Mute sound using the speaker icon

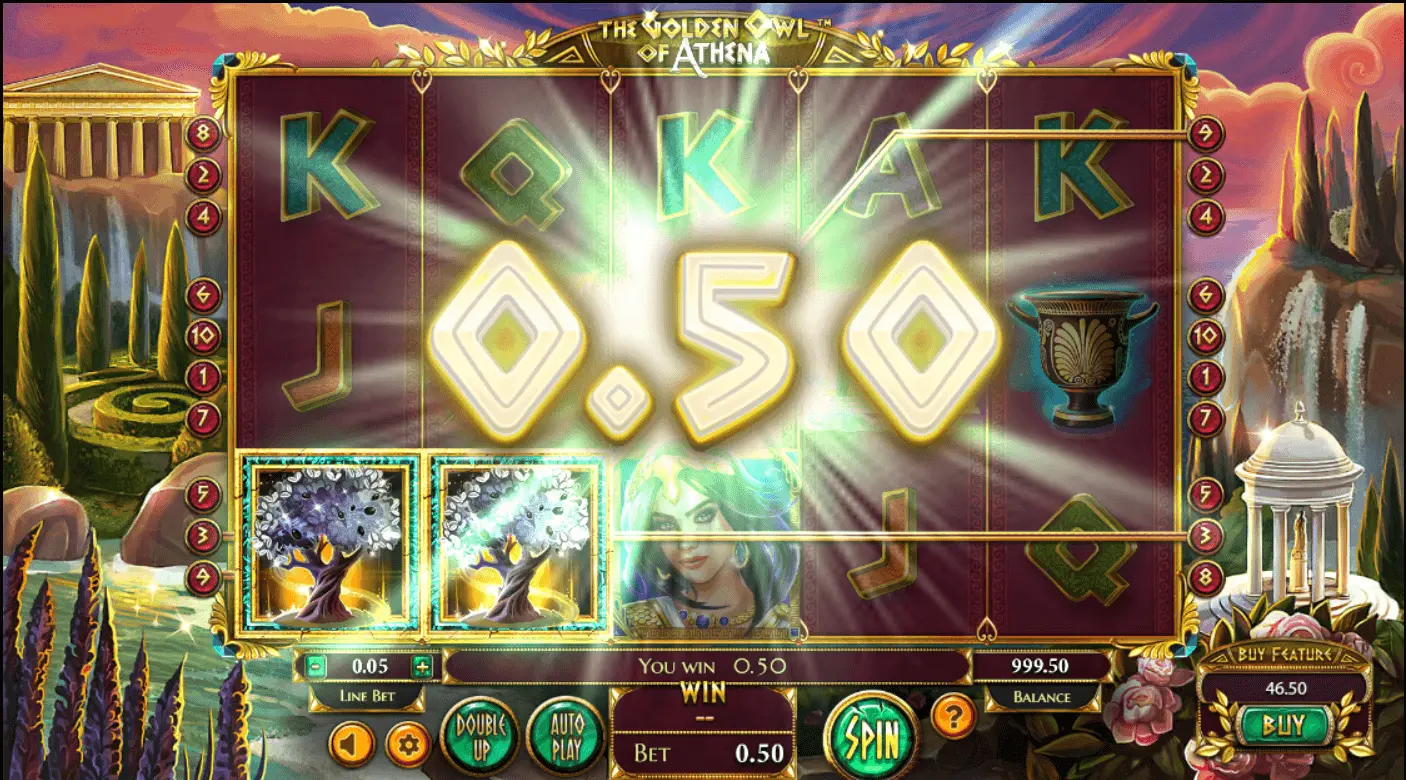(352, 743)
